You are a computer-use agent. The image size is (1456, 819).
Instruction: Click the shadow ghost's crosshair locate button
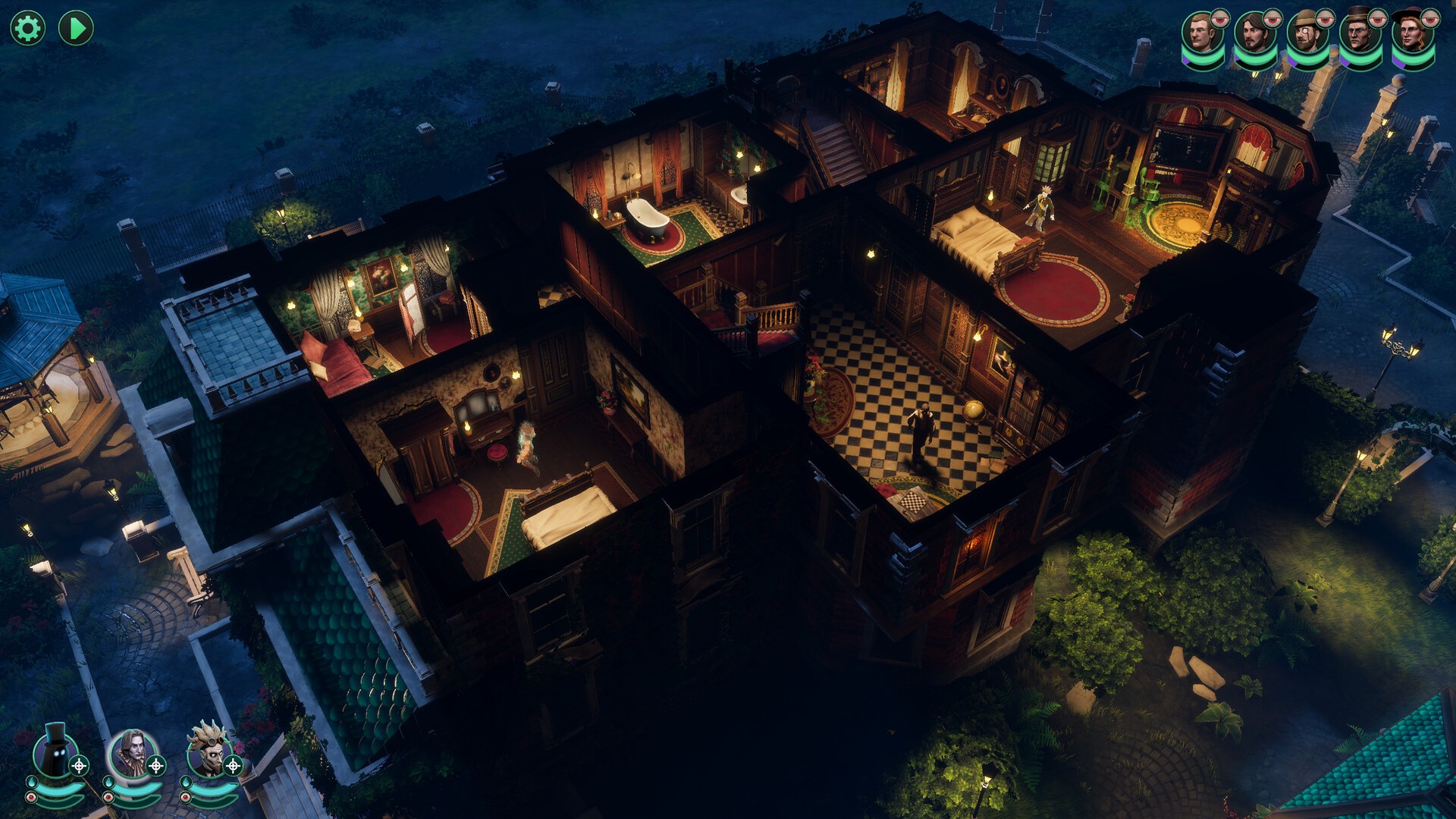(x=79, y=766)
